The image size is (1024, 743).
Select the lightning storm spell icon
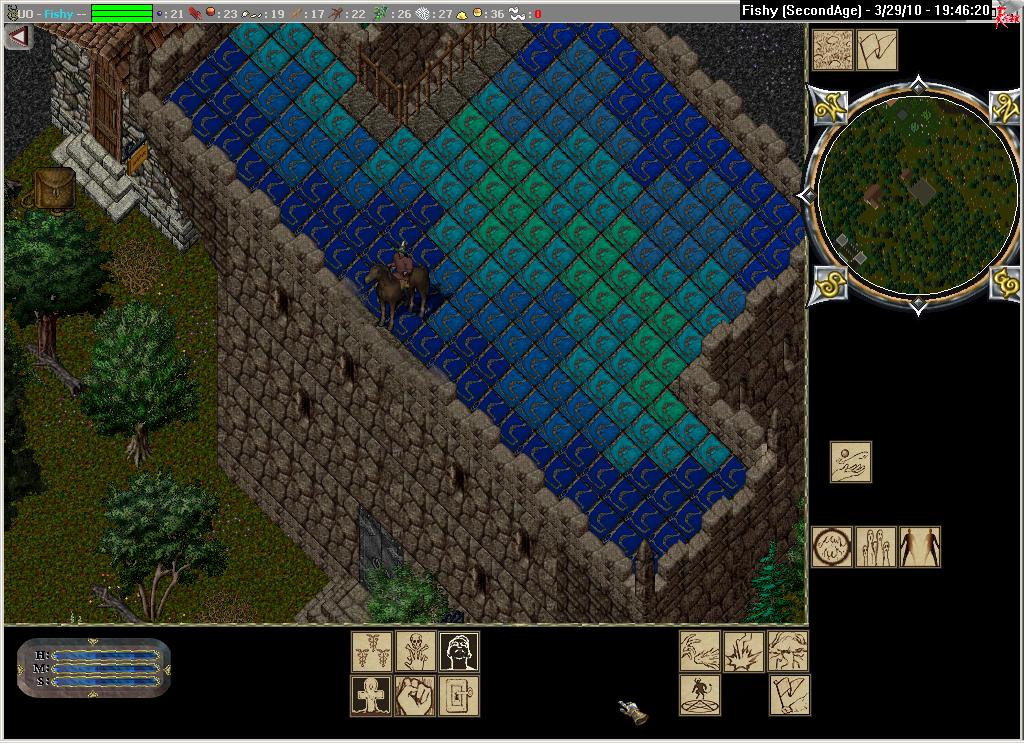(x=789, y=651)
